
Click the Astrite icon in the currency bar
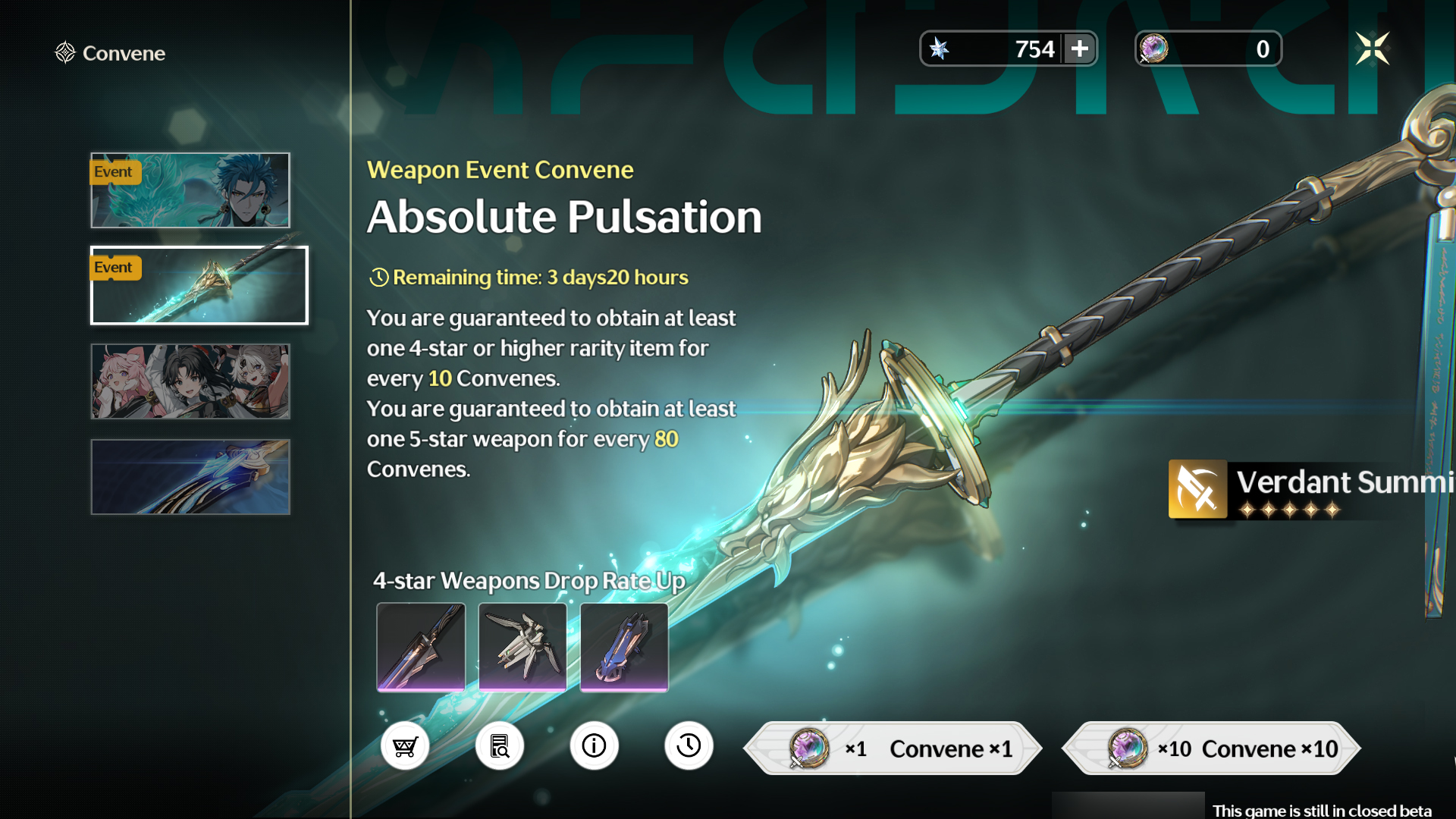(x=940, y=48)
